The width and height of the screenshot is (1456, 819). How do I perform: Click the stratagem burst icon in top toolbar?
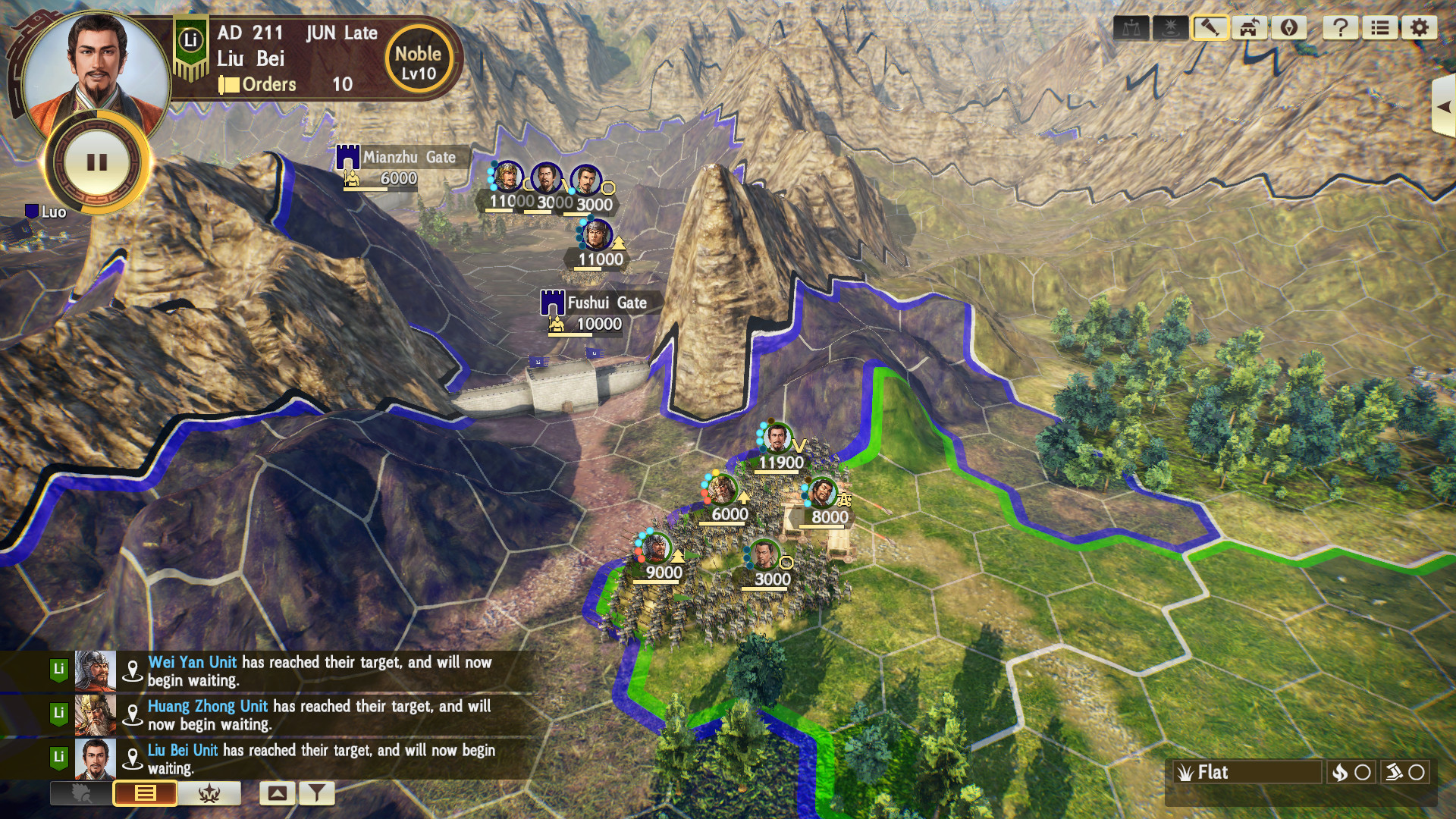coord(1170,29)
